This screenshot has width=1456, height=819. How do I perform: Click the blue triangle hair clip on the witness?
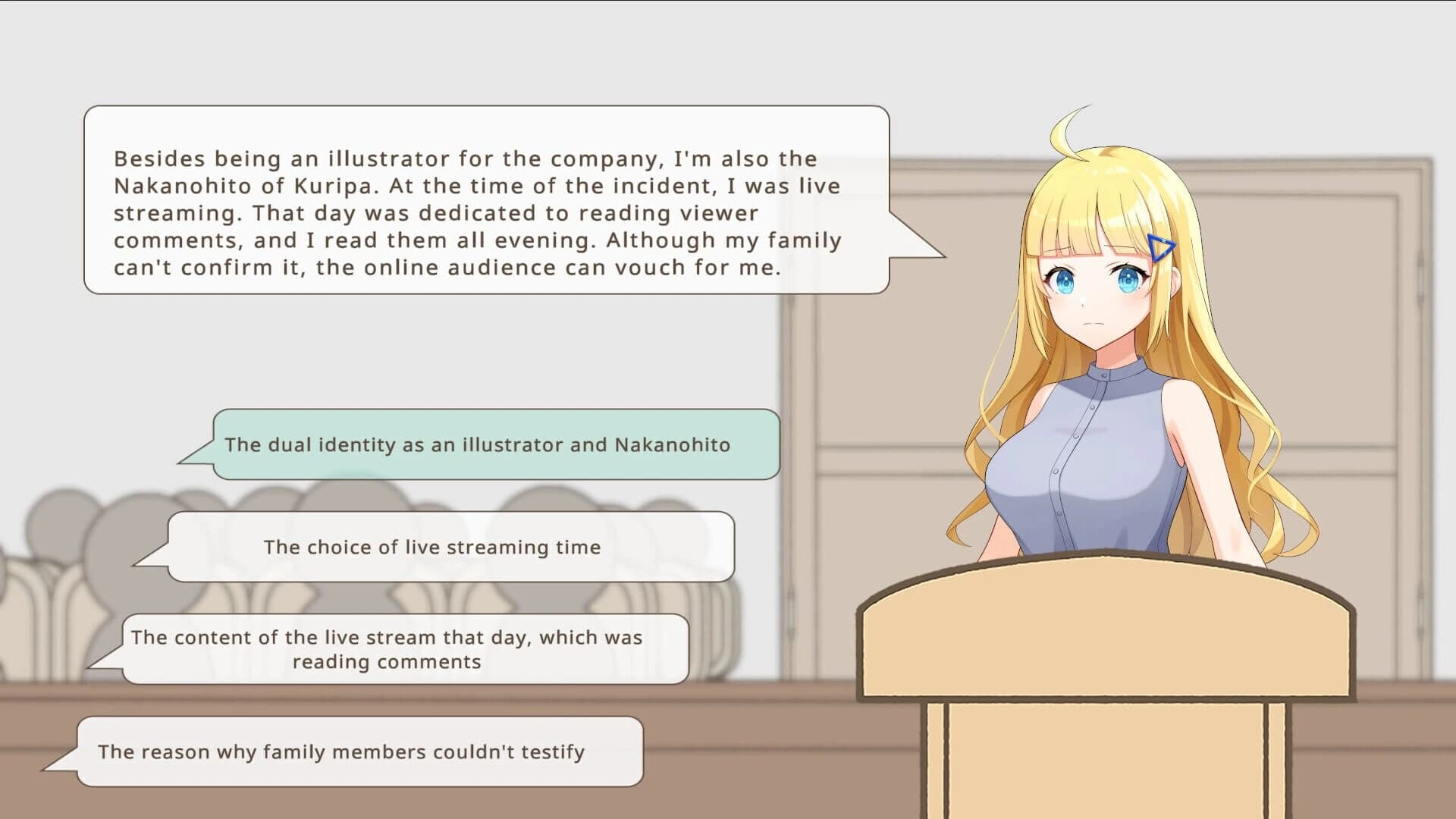point(1159,245)
